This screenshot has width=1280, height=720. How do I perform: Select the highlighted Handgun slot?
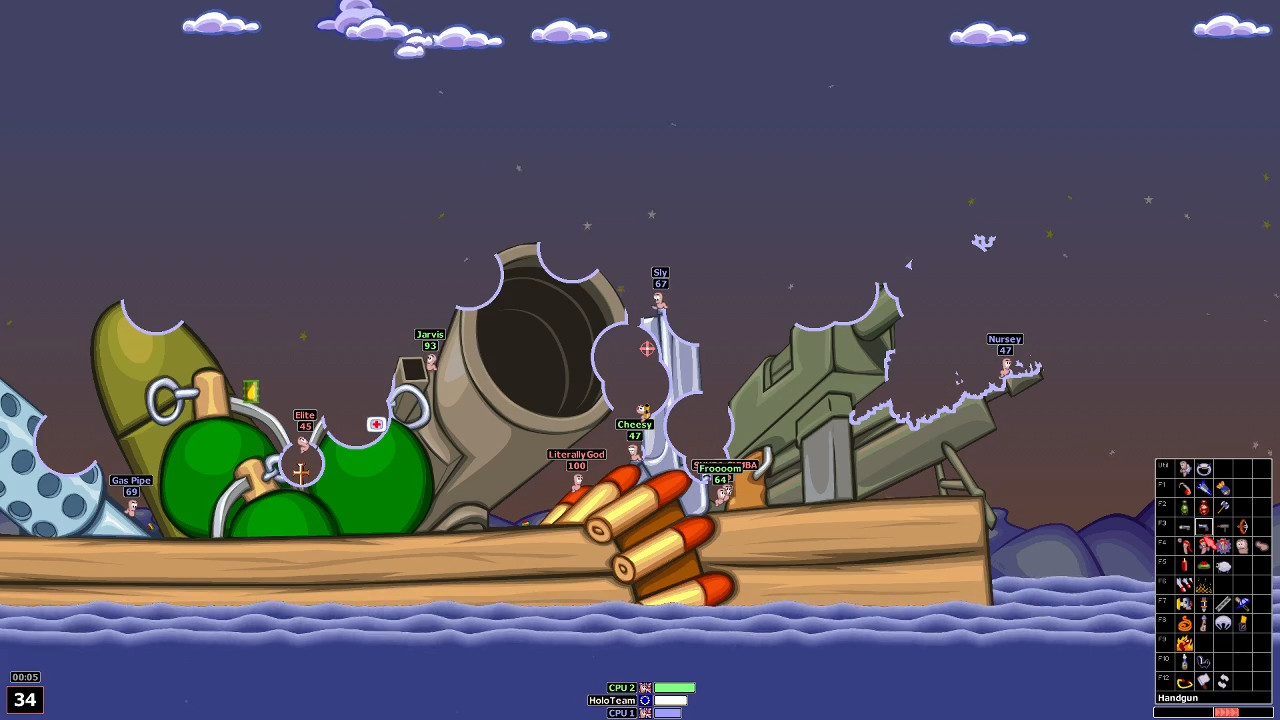pos(1203,527)
